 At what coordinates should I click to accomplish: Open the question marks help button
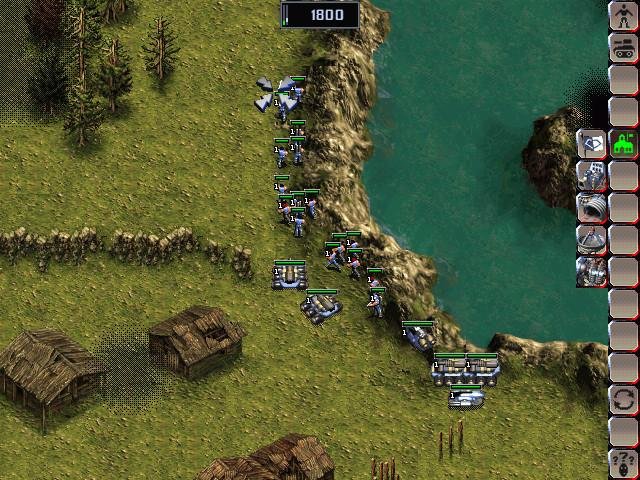[x=623, y=462]
